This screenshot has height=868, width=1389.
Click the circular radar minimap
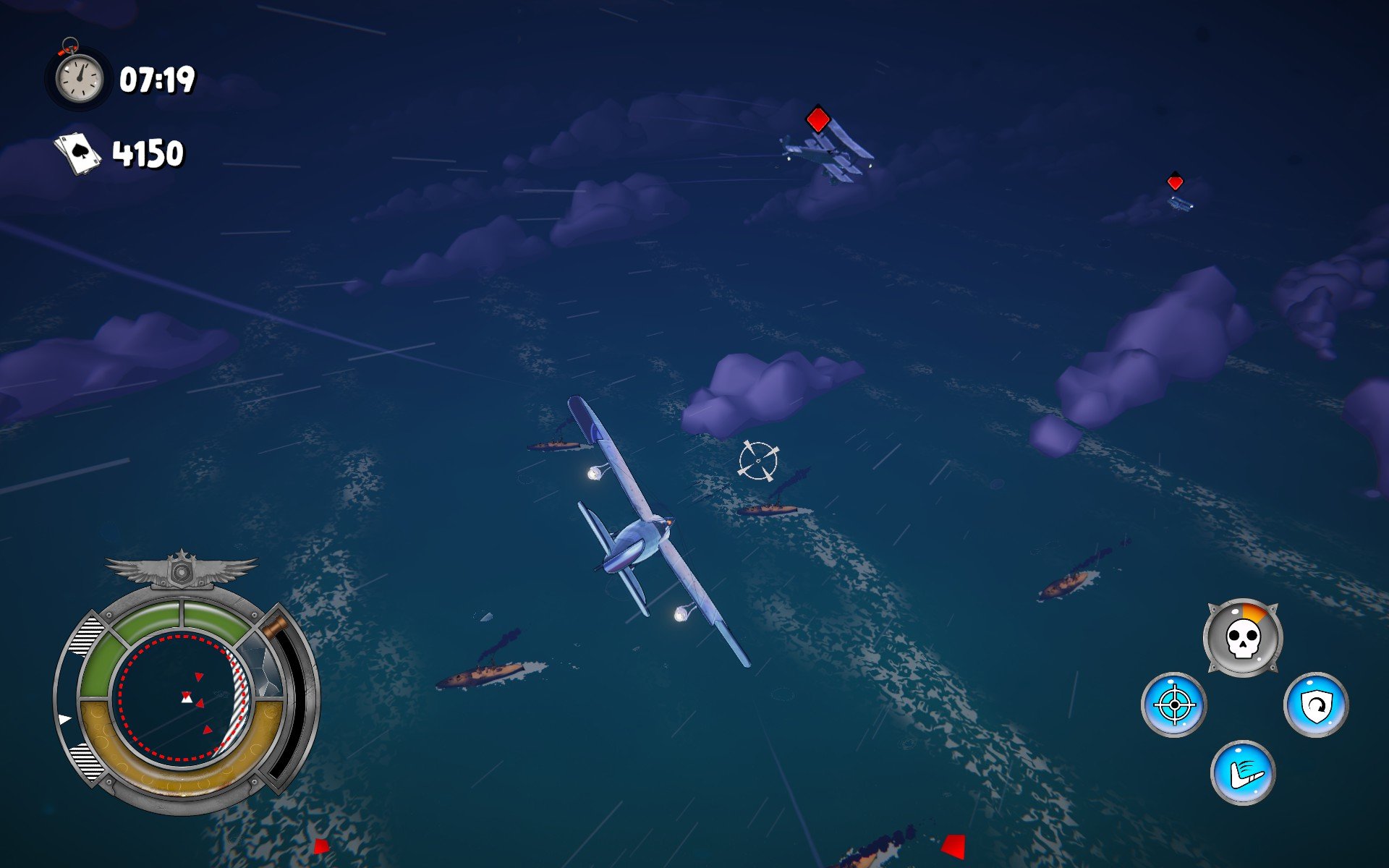(x=184, y=697)
